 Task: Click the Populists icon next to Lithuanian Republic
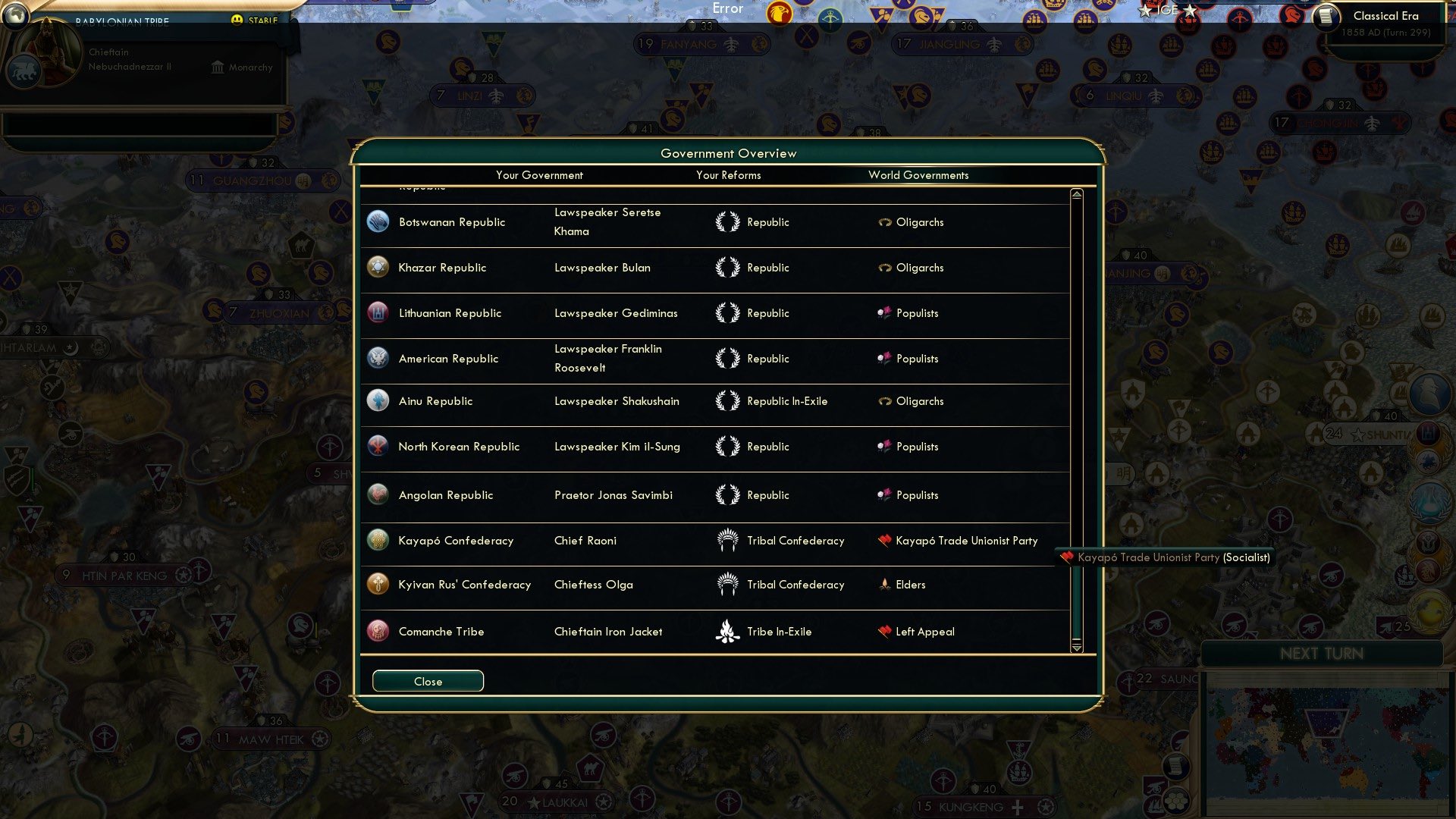coord(886,312)
